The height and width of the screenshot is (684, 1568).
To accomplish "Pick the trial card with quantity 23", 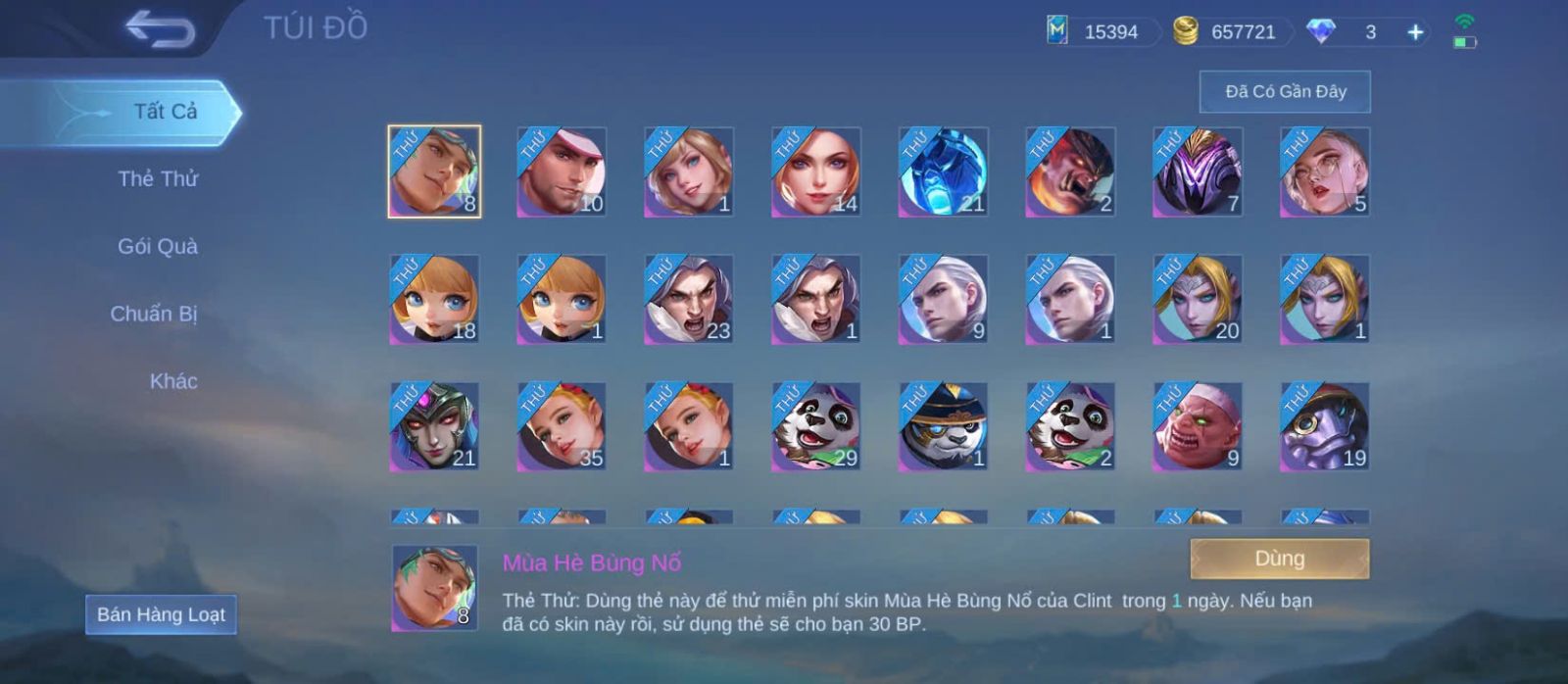I will 689,299.
